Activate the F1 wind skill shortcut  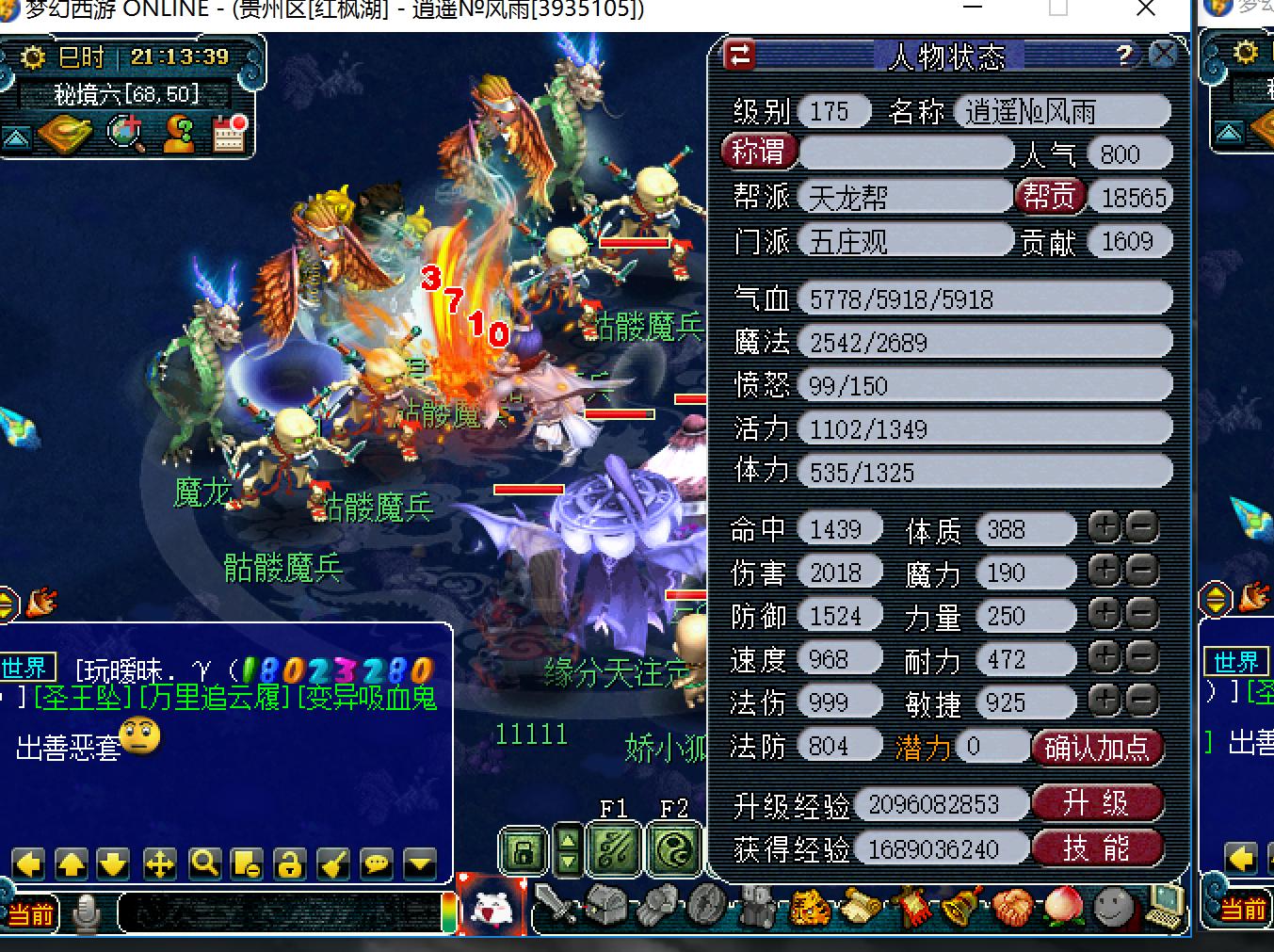coord(614,848)
